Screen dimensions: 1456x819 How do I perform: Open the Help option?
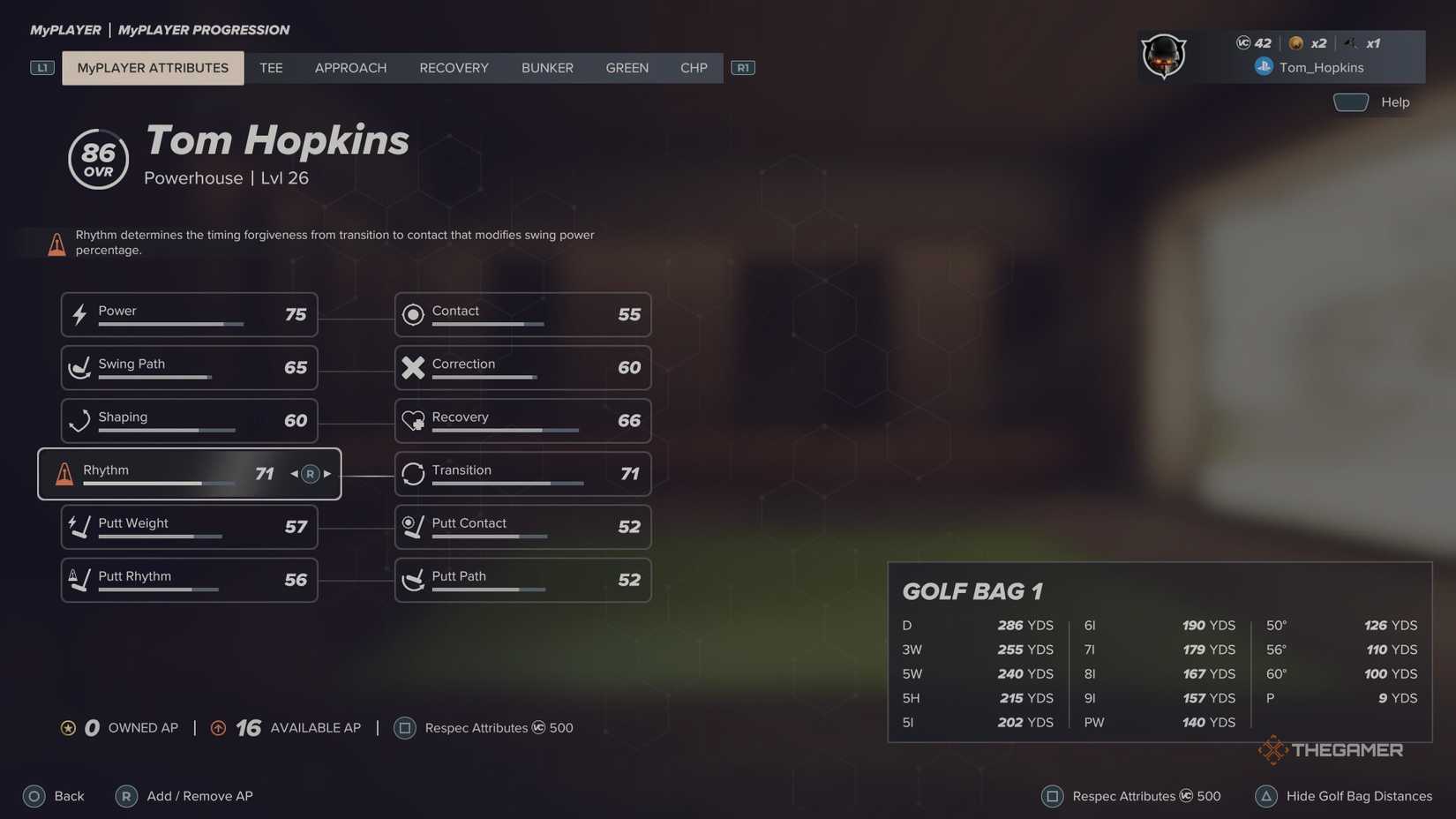(x=1394, y=101)
